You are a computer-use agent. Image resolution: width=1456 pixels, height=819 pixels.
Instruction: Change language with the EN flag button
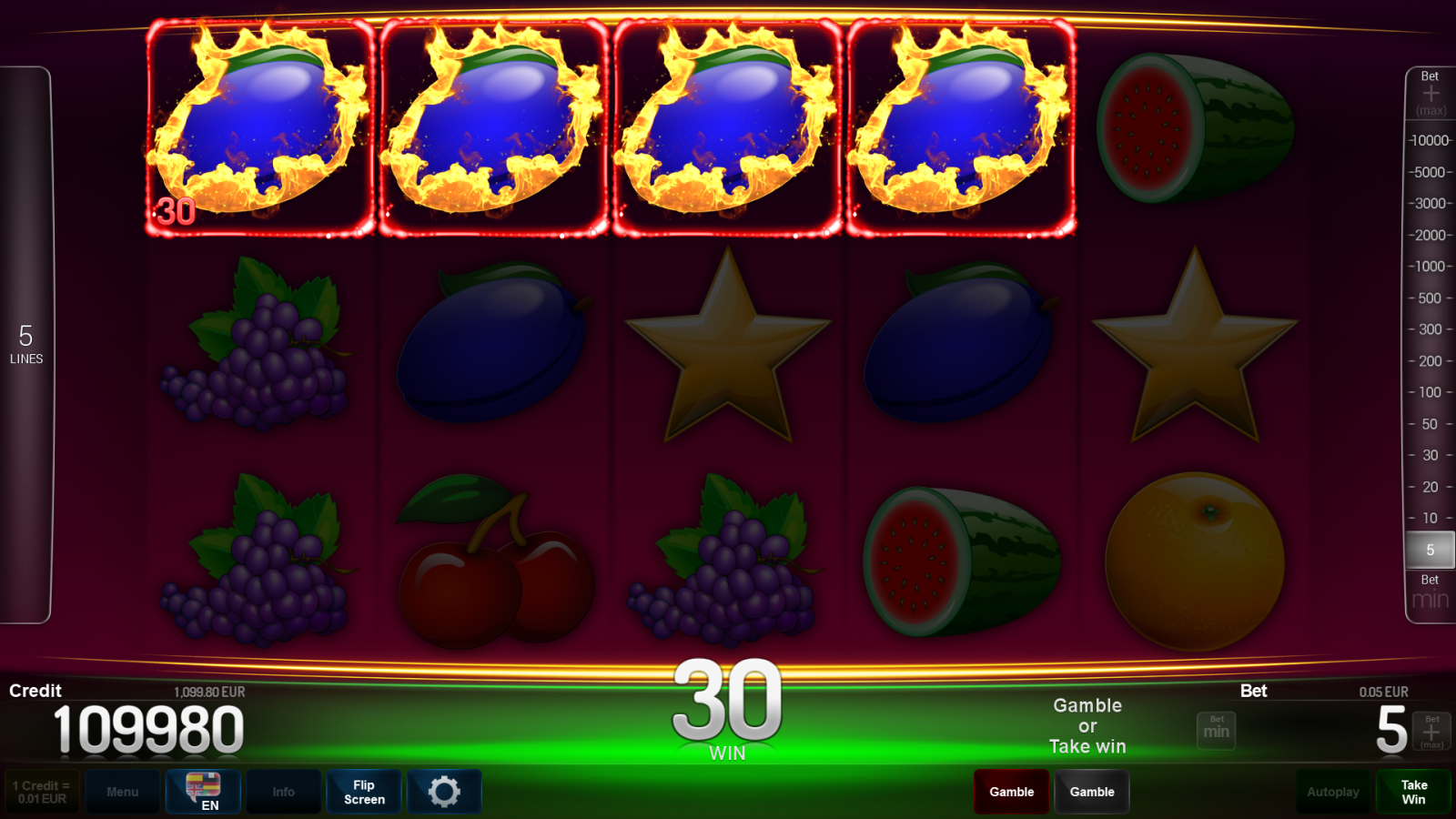click(x=204, y=791)
